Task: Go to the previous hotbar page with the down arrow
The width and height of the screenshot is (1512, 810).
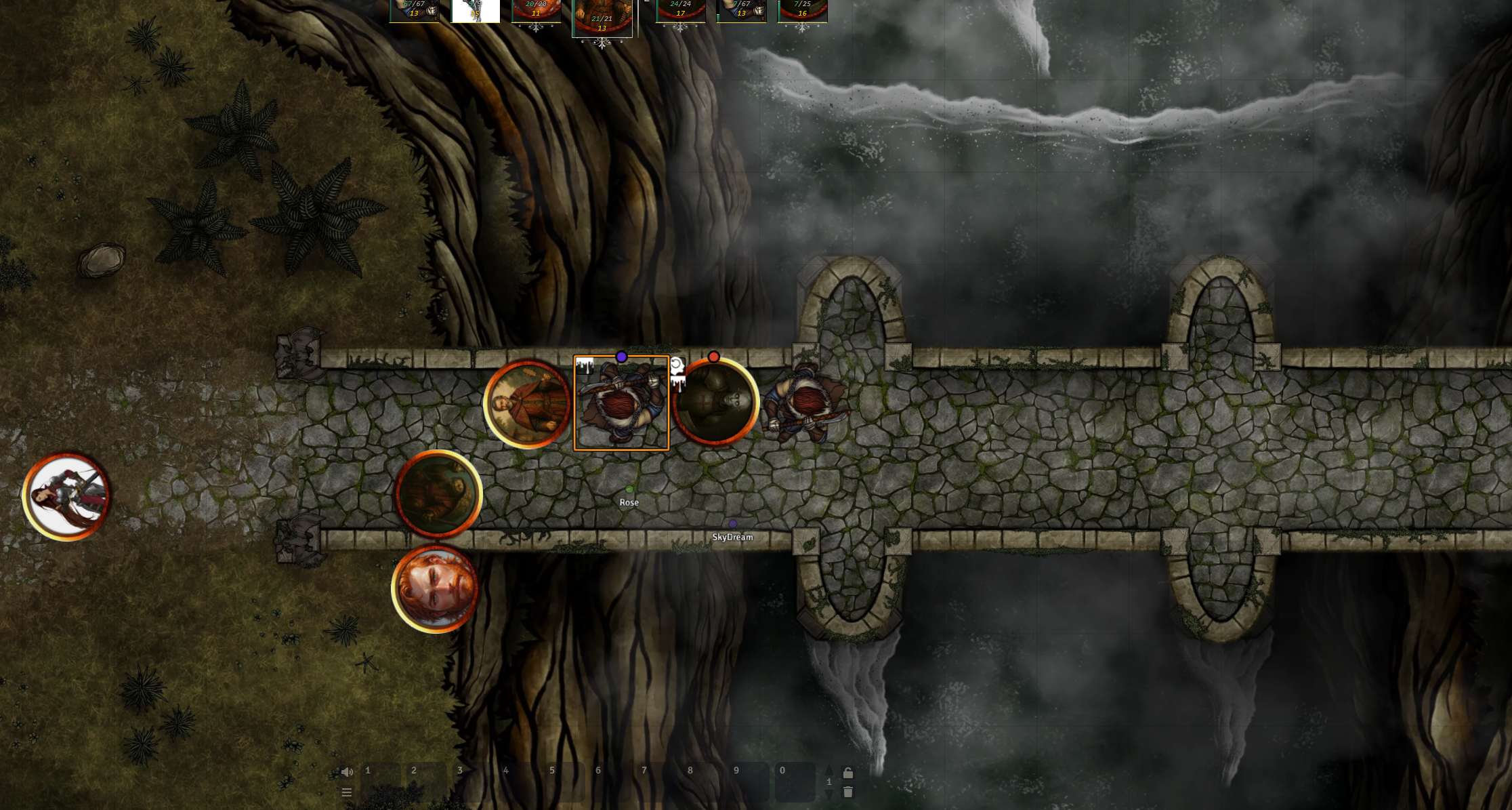Action: (x=829, y=794)
